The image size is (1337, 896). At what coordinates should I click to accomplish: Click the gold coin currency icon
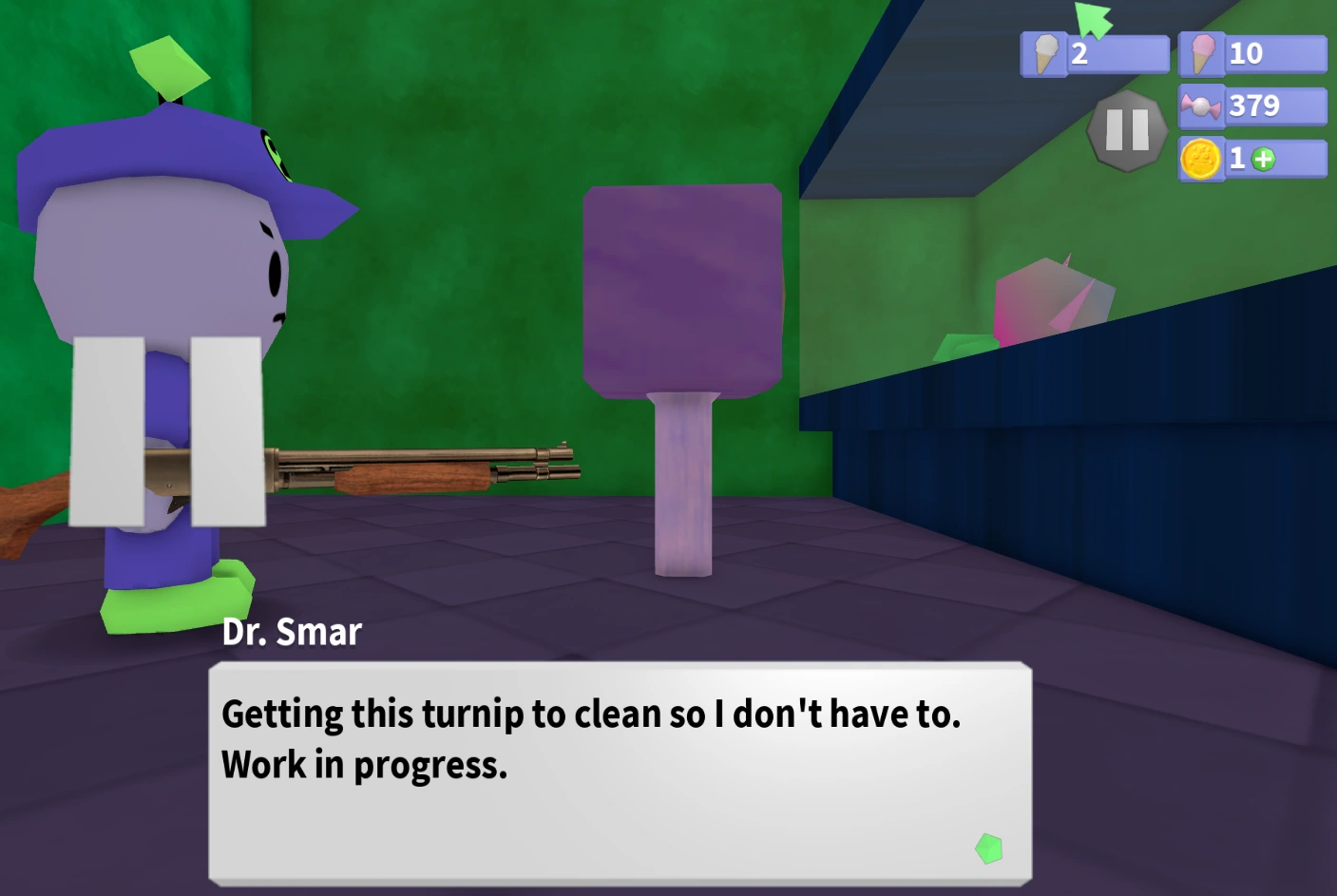click(1199, 159)
